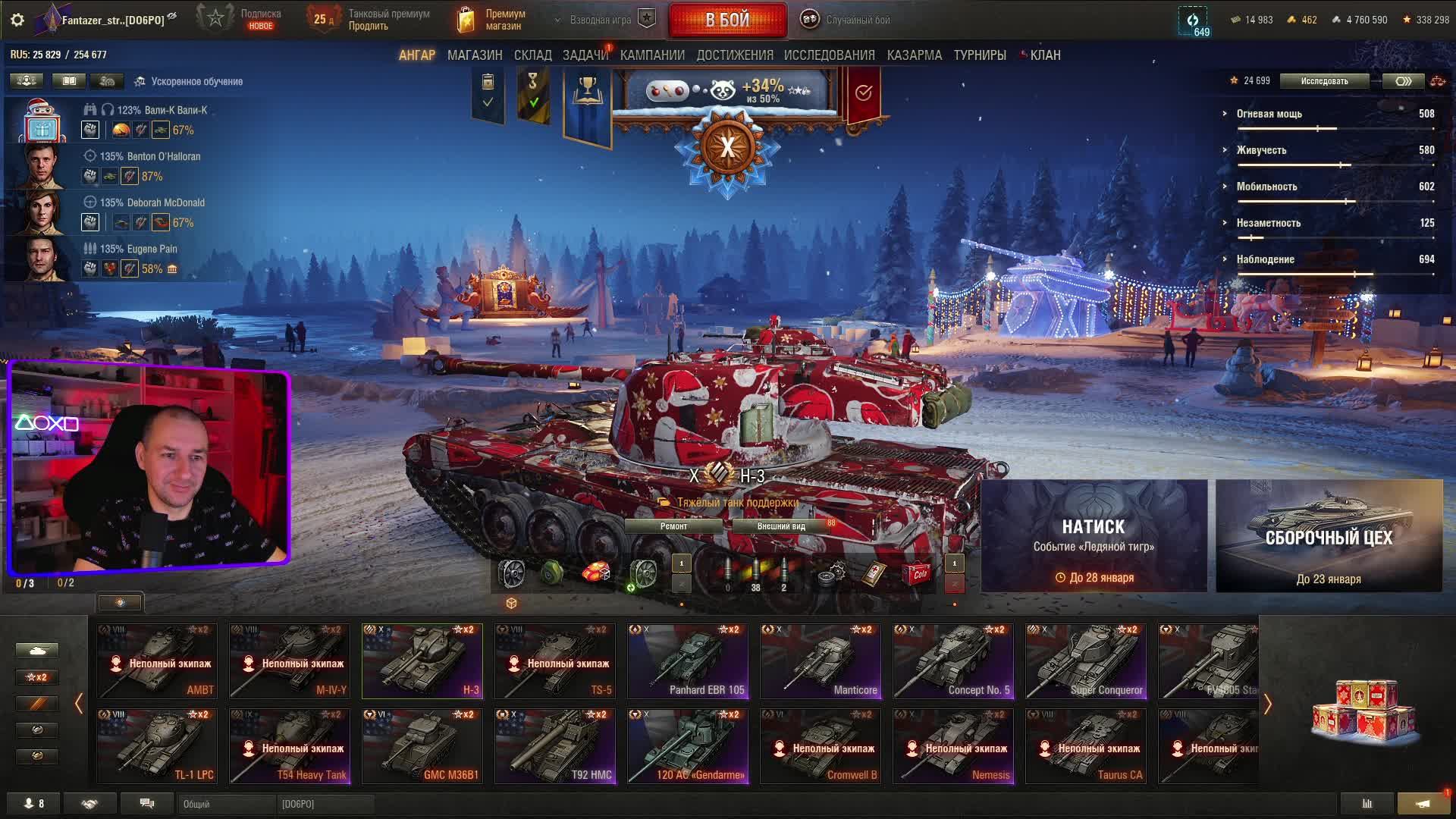Start battle with the В БОЙ button
The width and height of the screenshot is (1456, 819).
coord(727,20)
